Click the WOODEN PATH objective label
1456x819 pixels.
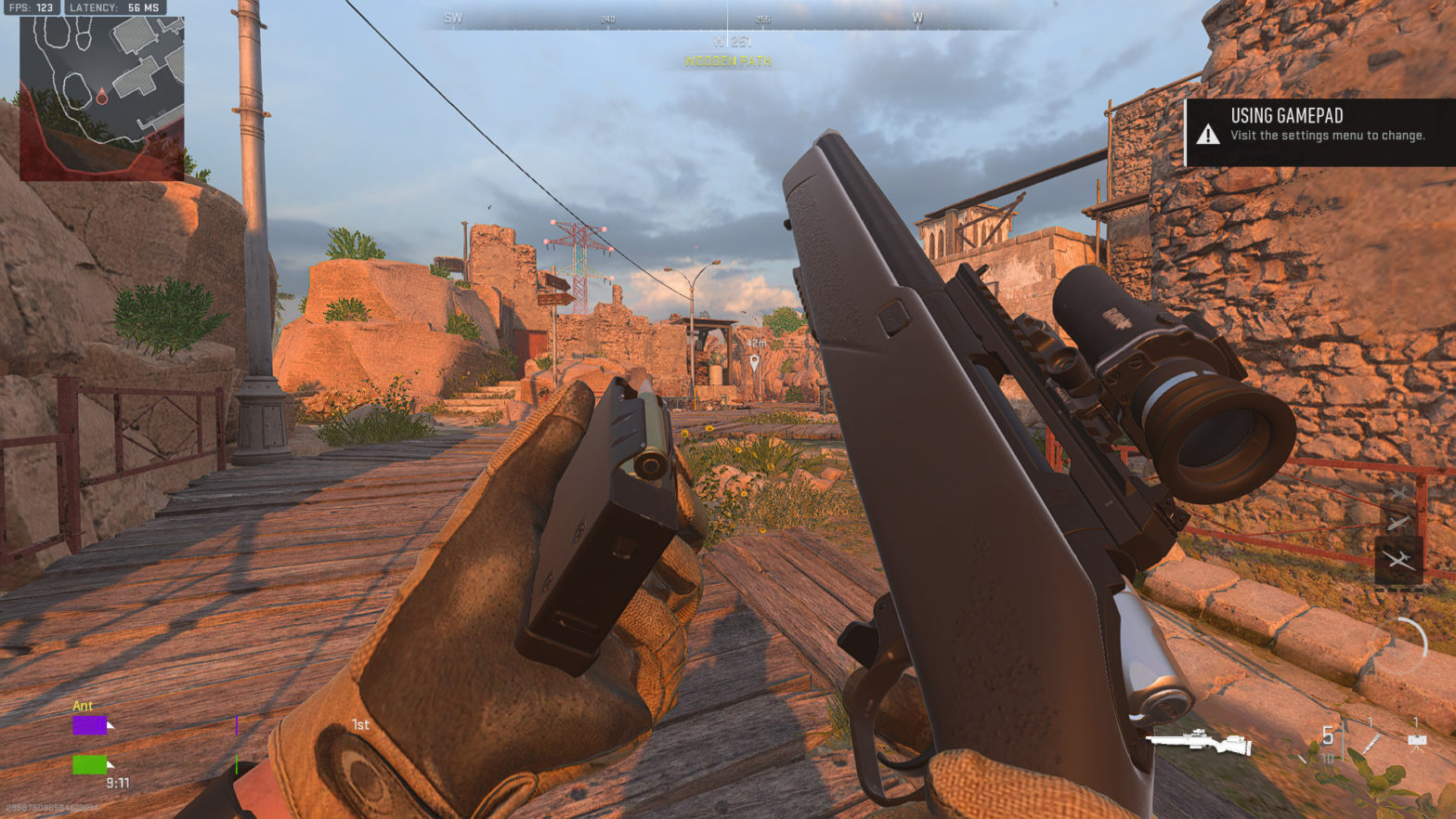tap(727, 62)
